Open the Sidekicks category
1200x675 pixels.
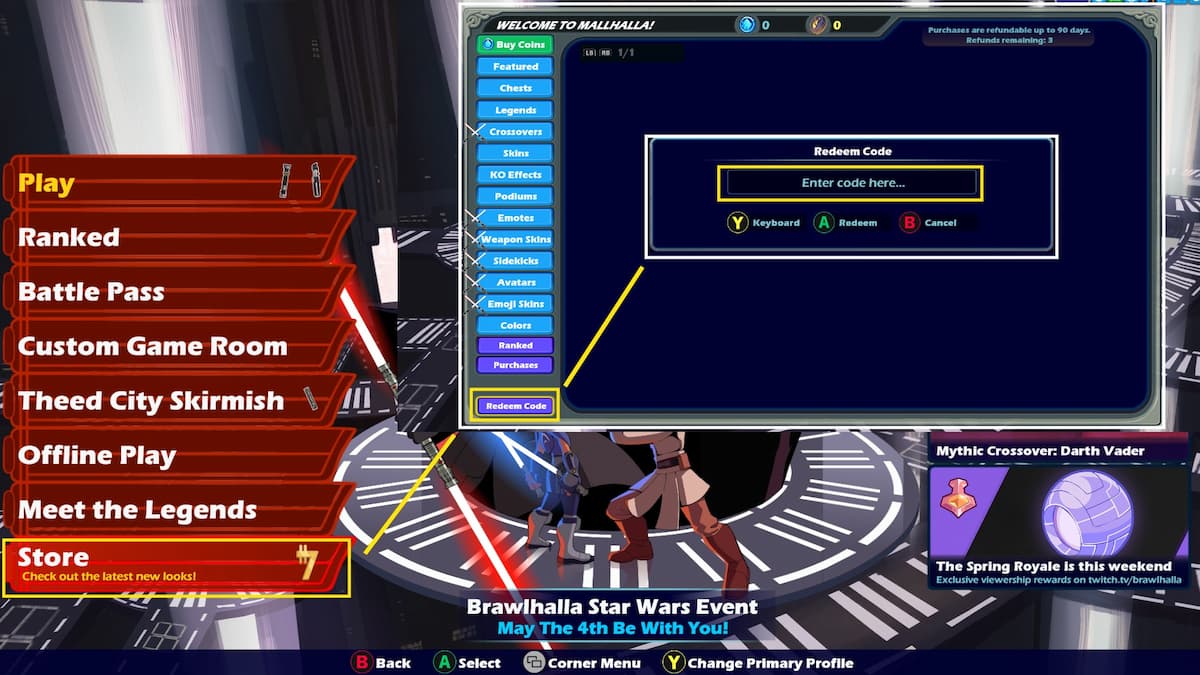515,261
